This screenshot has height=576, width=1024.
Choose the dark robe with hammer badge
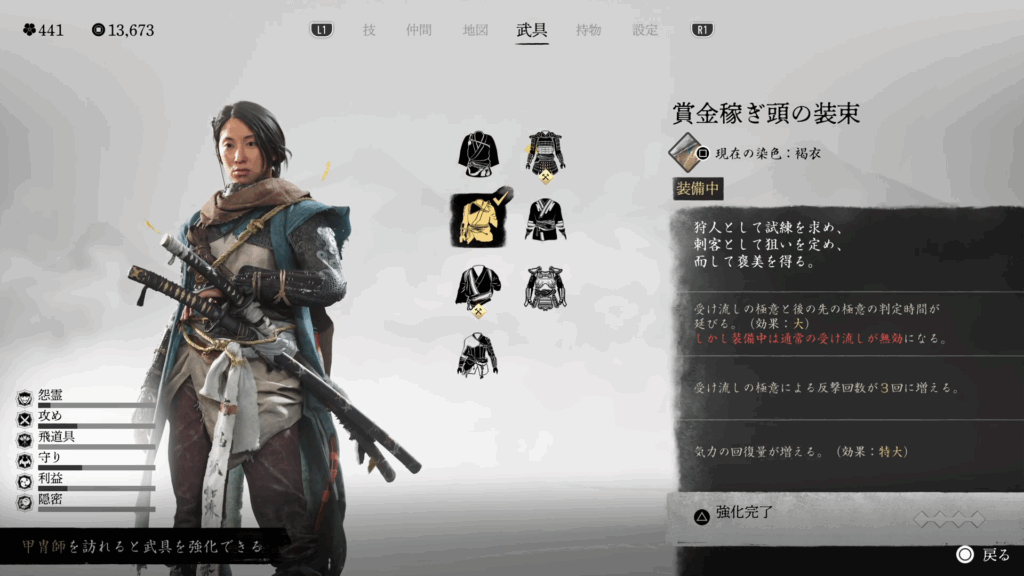(478, 287)
